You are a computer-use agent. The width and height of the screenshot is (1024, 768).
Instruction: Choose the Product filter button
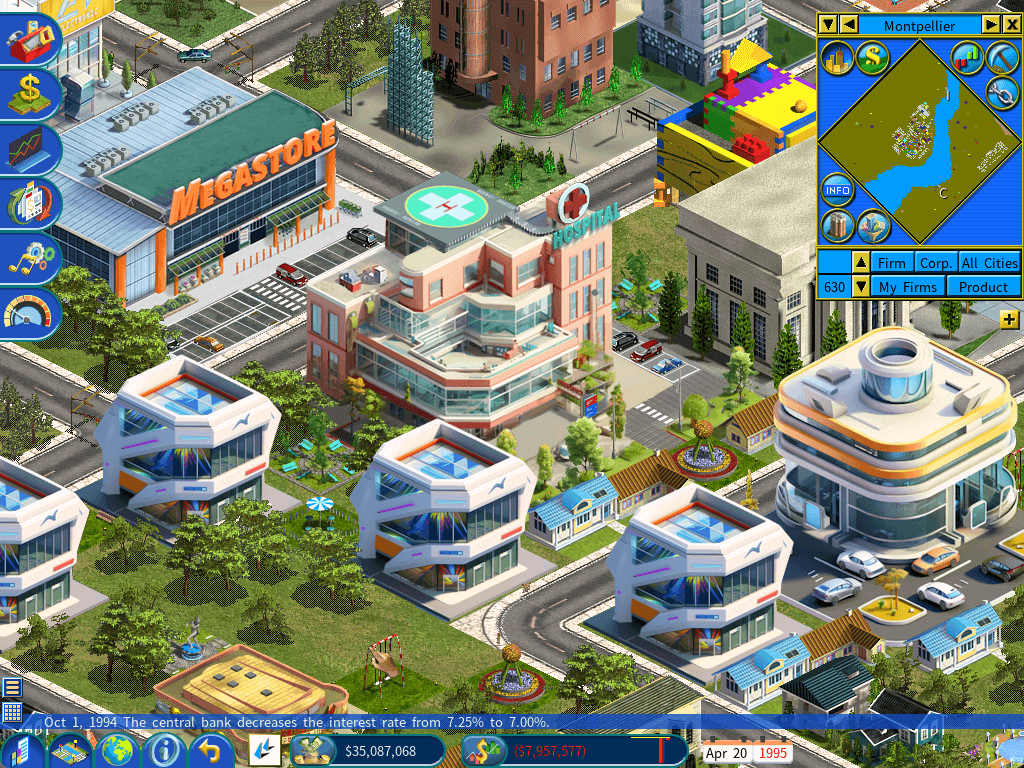[x=983, y=287]
